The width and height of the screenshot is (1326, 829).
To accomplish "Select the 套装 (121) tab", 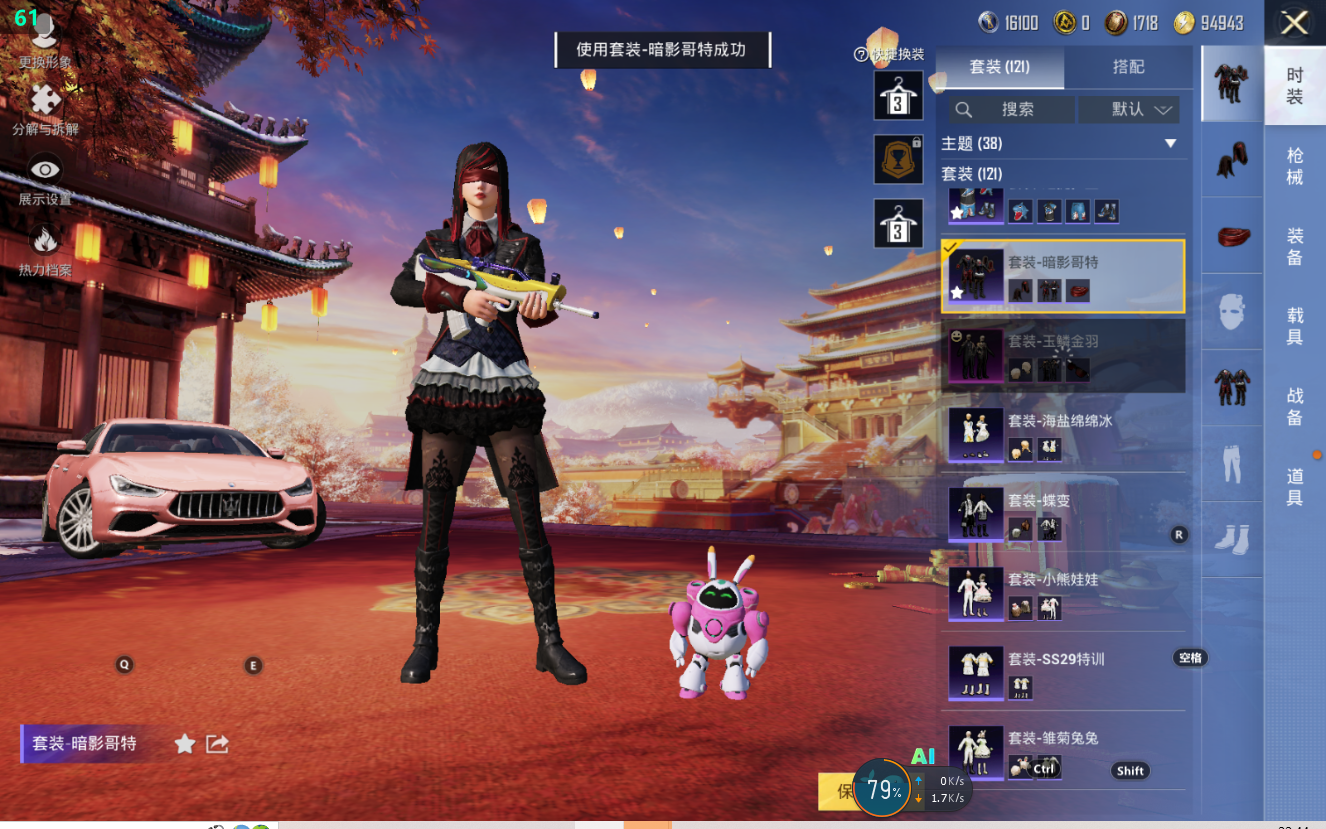I will pyautogui.click(x=999, y=67).
